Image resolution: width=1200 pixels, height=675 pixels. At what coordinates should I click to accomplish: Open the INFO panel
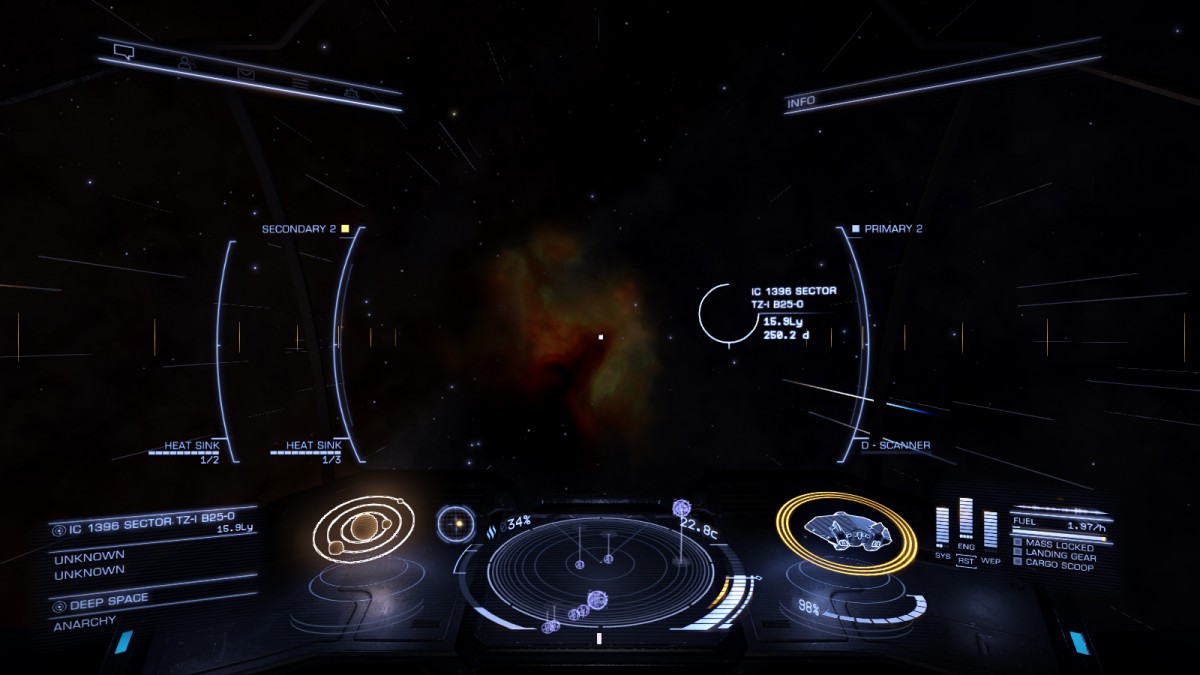click(x=801, y=101)
